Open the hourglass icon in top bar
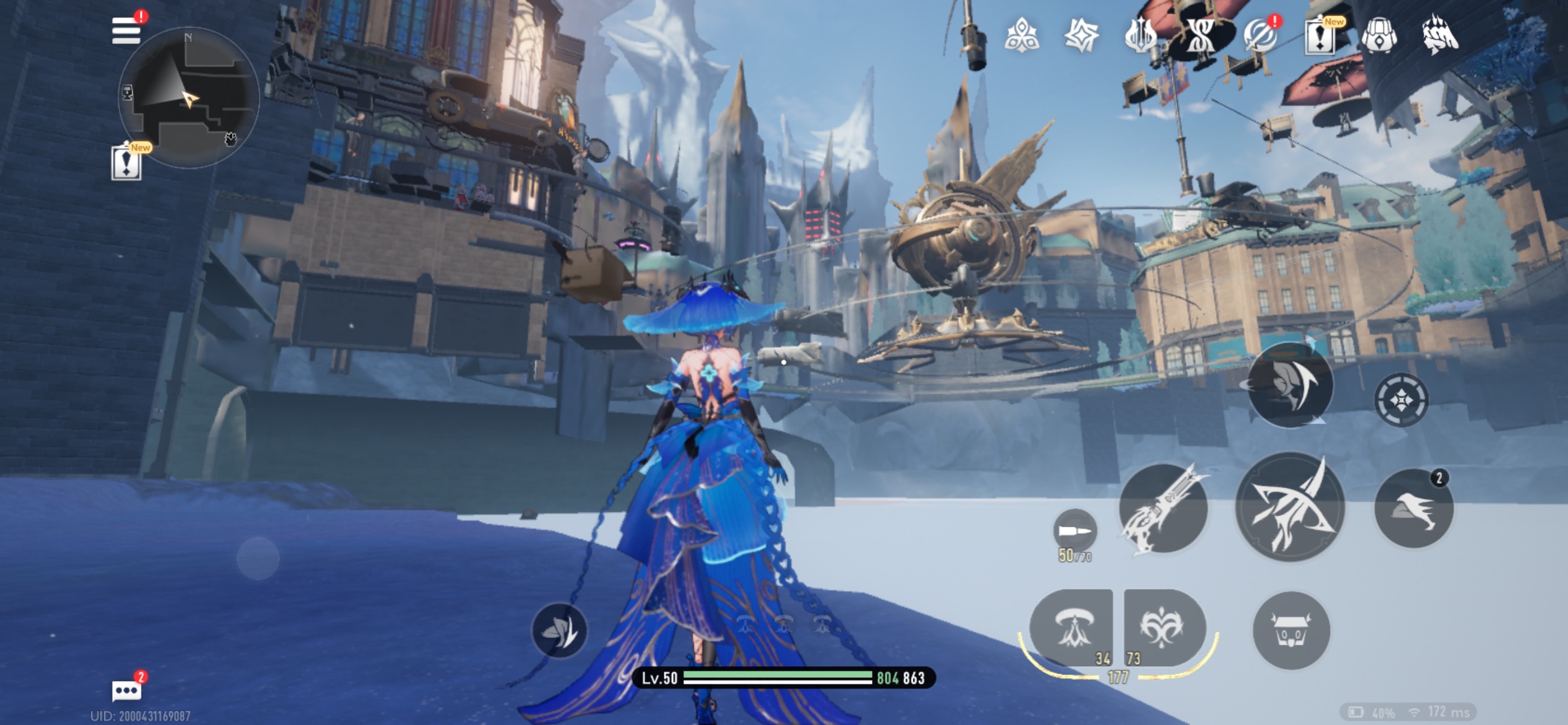 click(1200, 36)
